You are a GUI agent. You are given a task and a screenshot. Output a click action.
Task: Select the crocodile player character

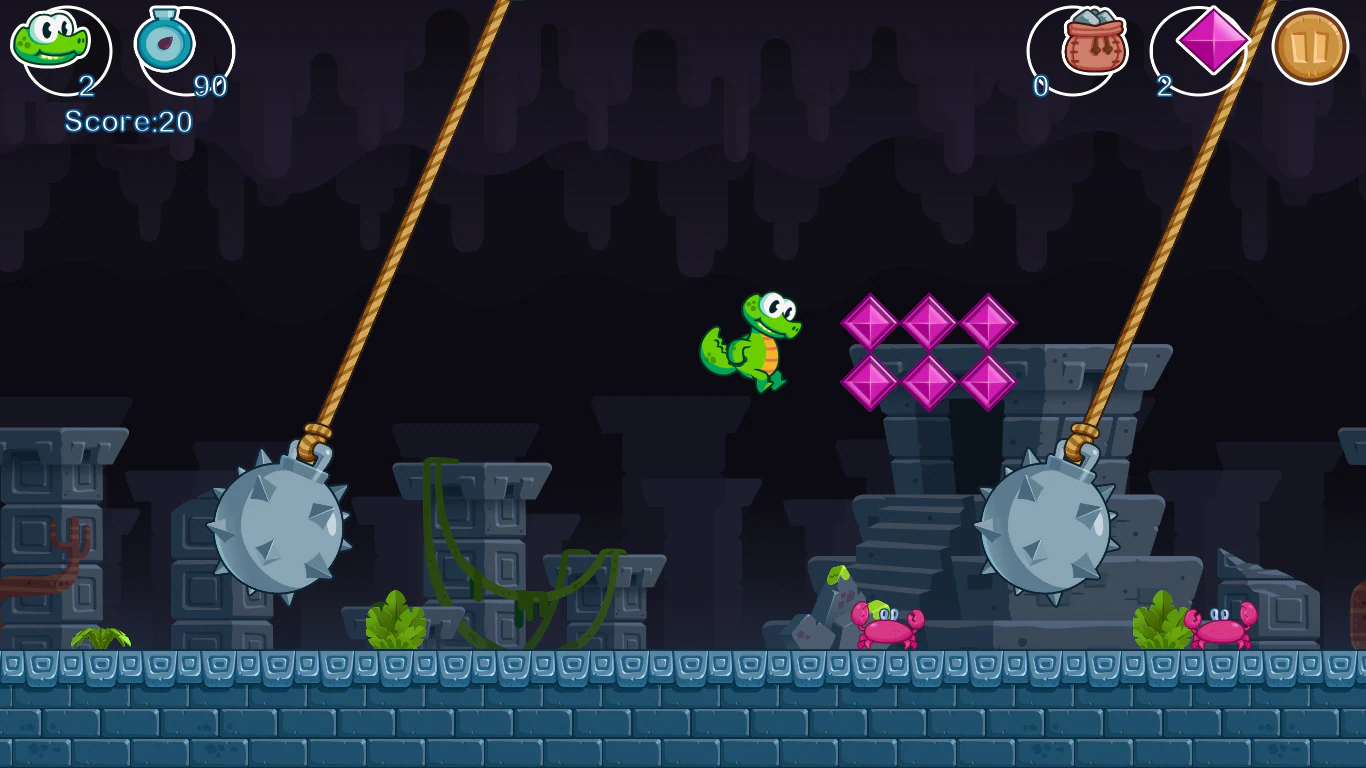(750, 340)
